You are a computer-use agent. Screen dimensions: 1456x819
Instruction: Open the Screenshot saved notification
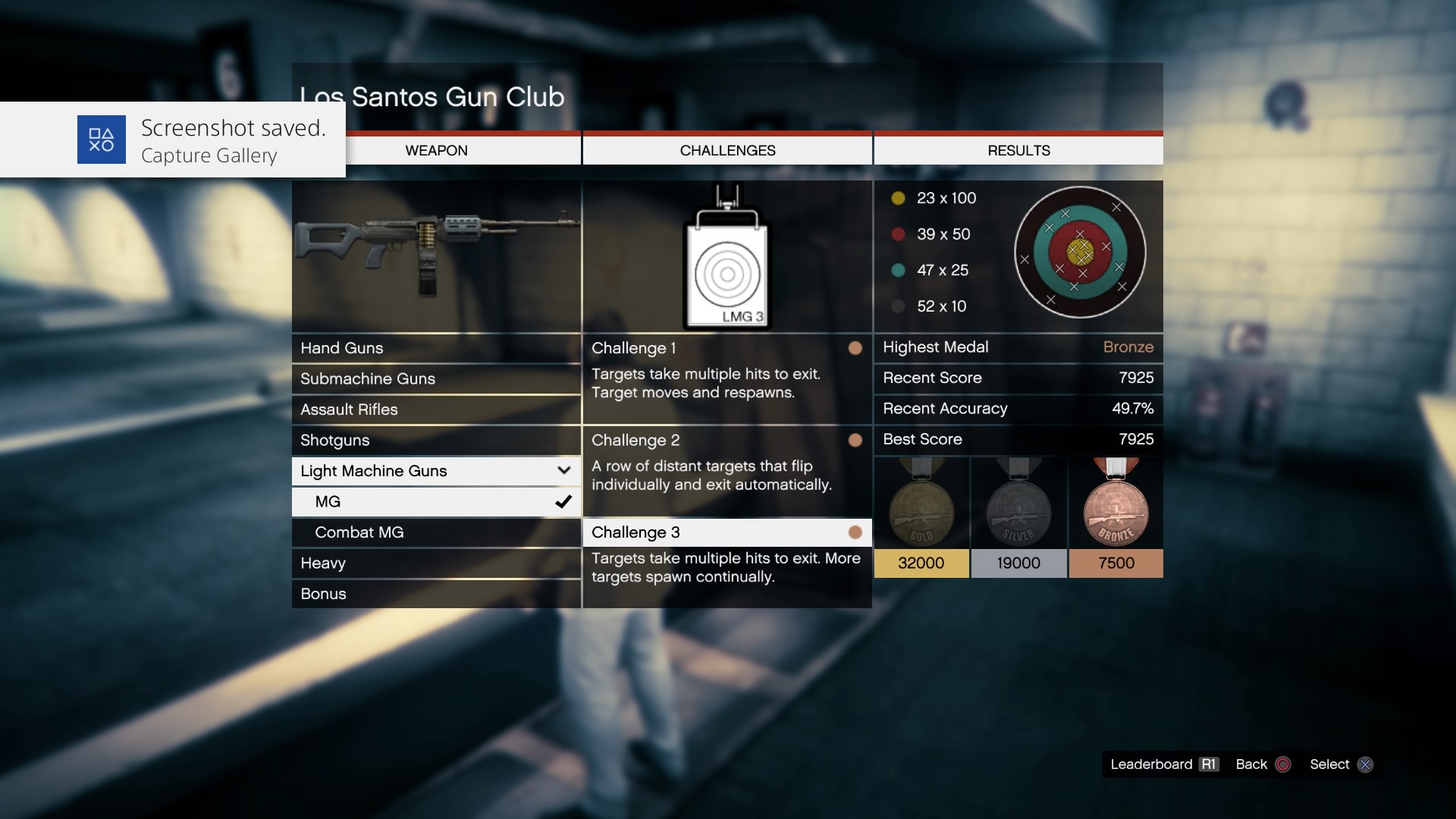click(173, 140)
